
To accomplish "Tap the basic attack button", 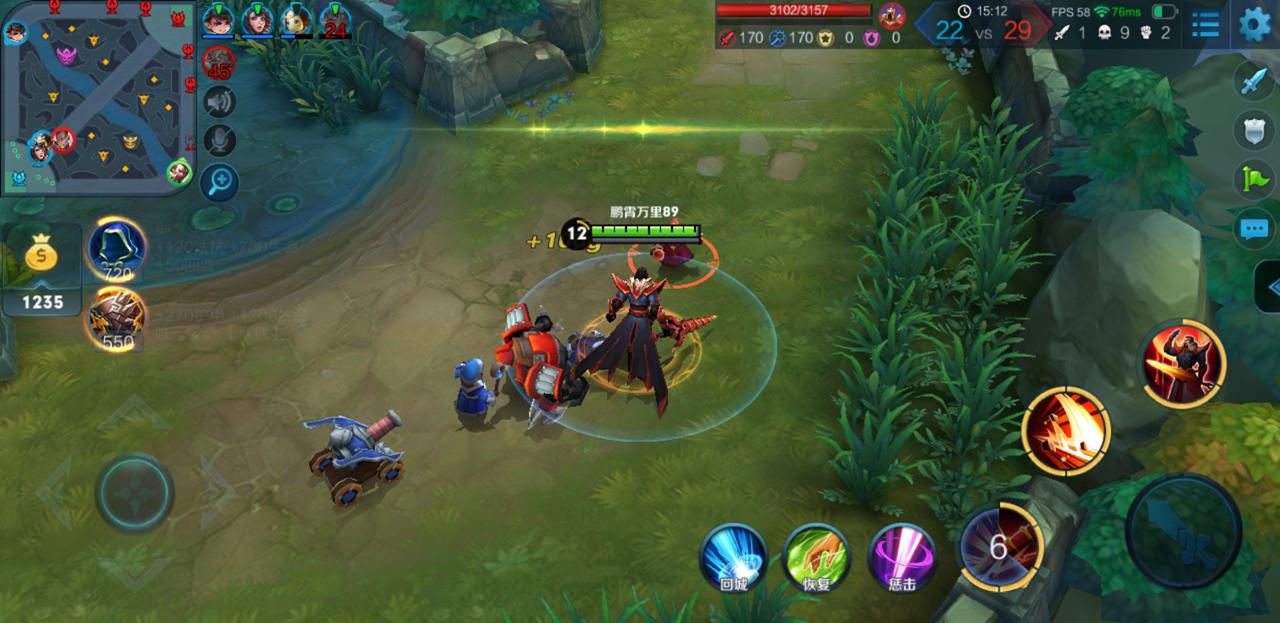I will 1183,530.
